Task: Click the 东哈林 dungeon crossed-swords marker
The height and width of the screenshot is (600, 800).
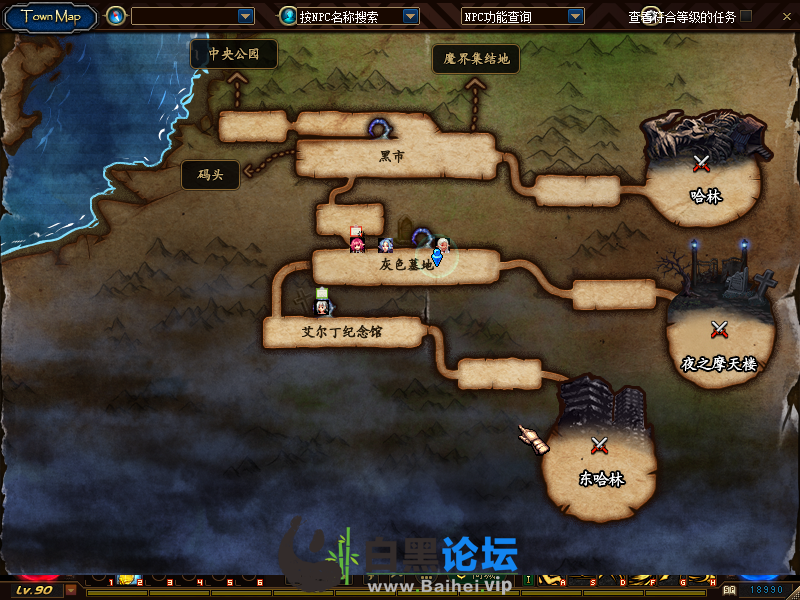Action: [x=600, y=445]
